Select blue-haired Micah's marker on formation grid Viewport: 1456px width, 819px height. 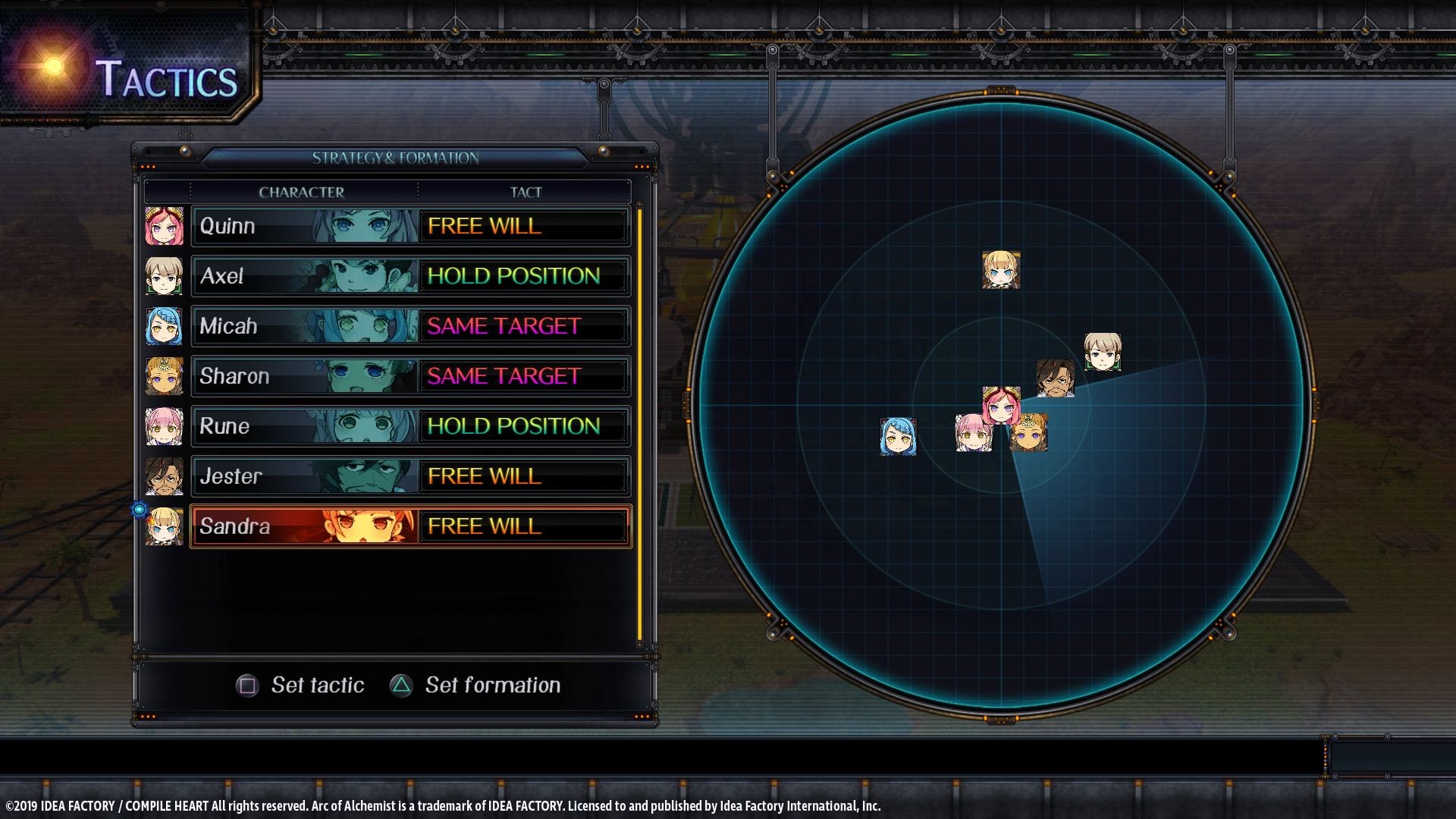898,436
